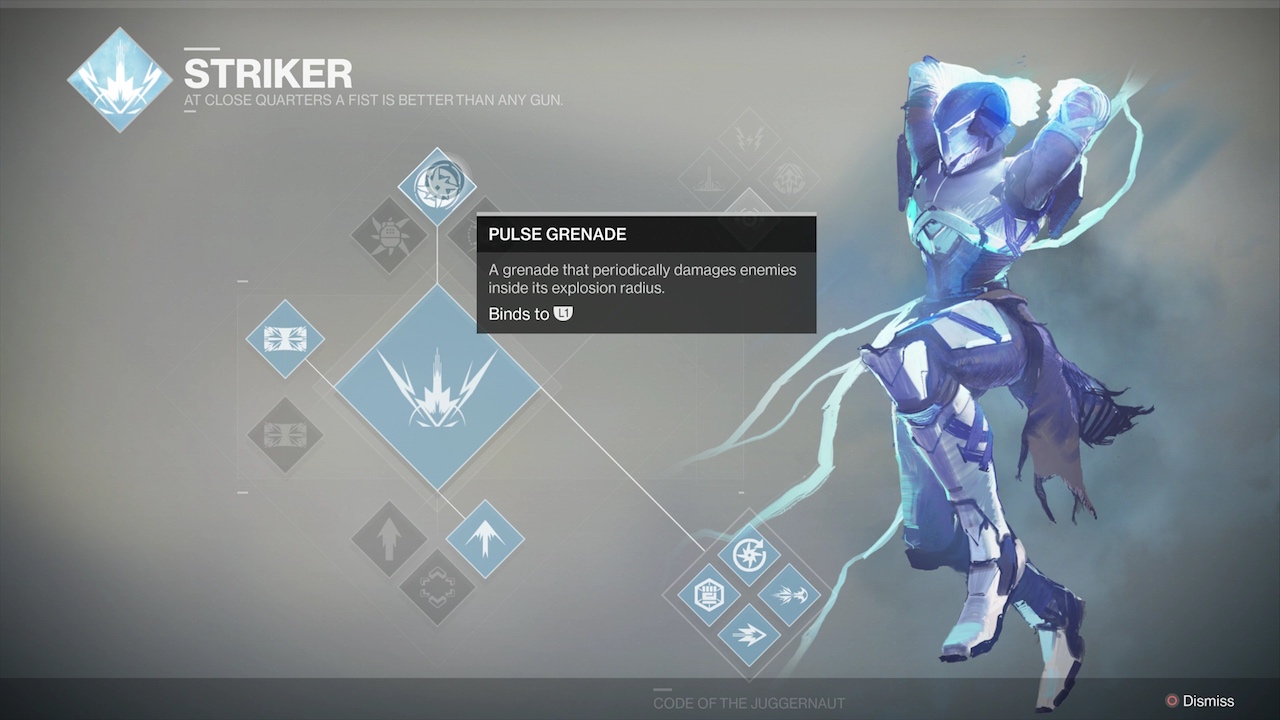Select the Pulse Grenade node
1280x720 pixels.
tap(437, 186)
